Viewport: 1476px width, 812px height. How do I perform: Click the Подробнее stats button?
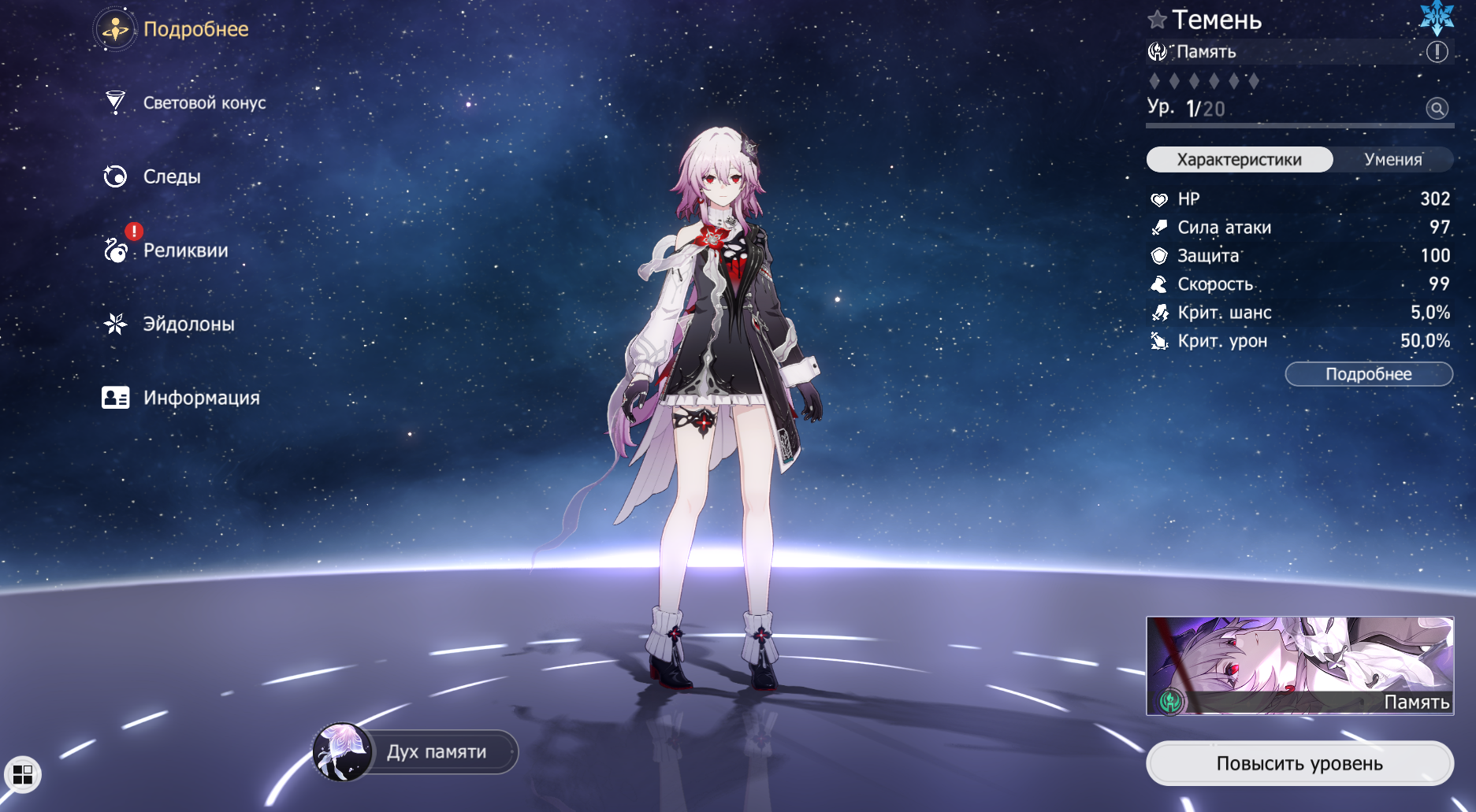point(1368,374)
